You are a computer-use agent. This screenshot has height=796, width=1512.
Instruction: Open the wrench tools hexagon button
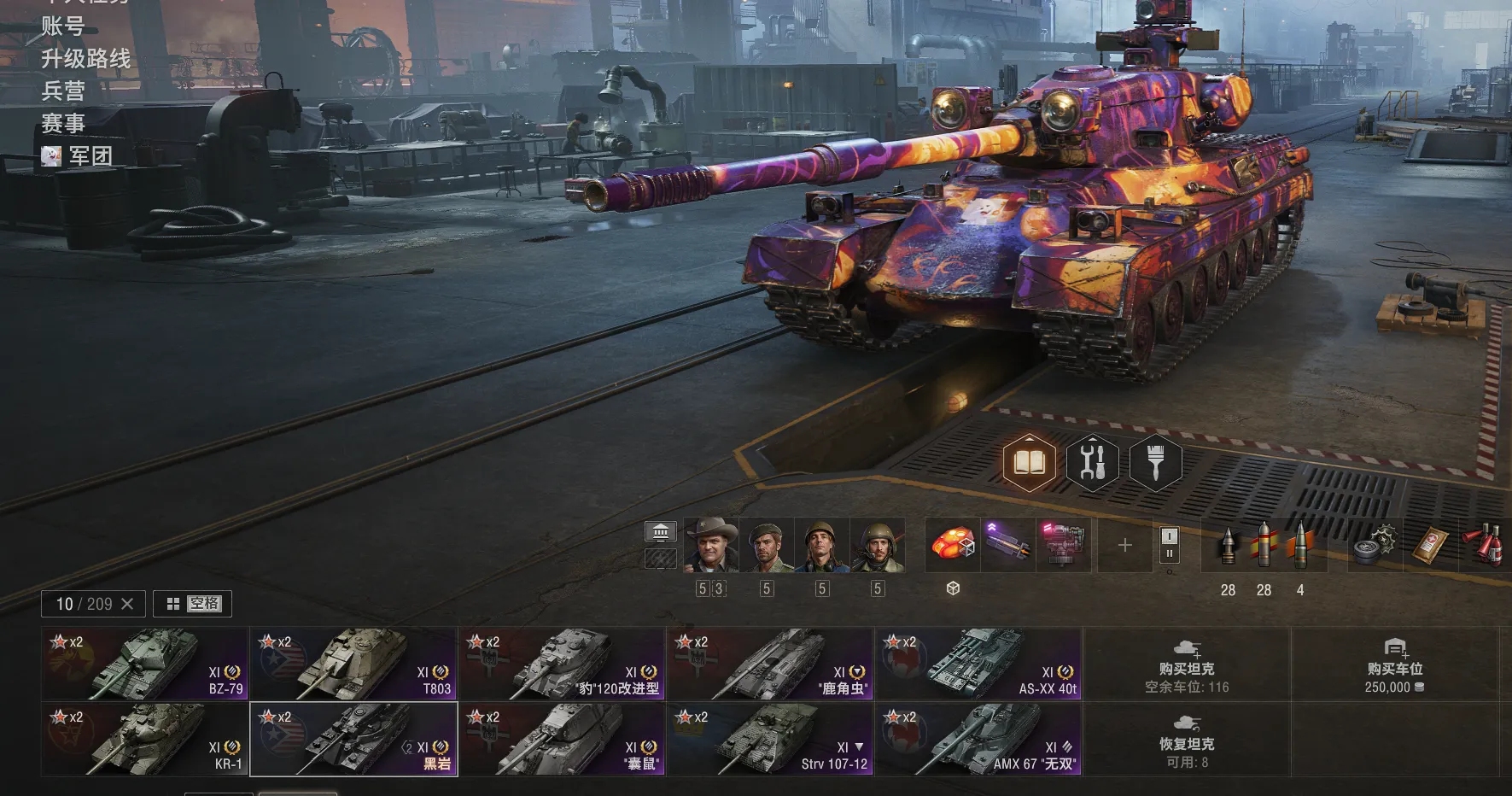pos(1092,463)
